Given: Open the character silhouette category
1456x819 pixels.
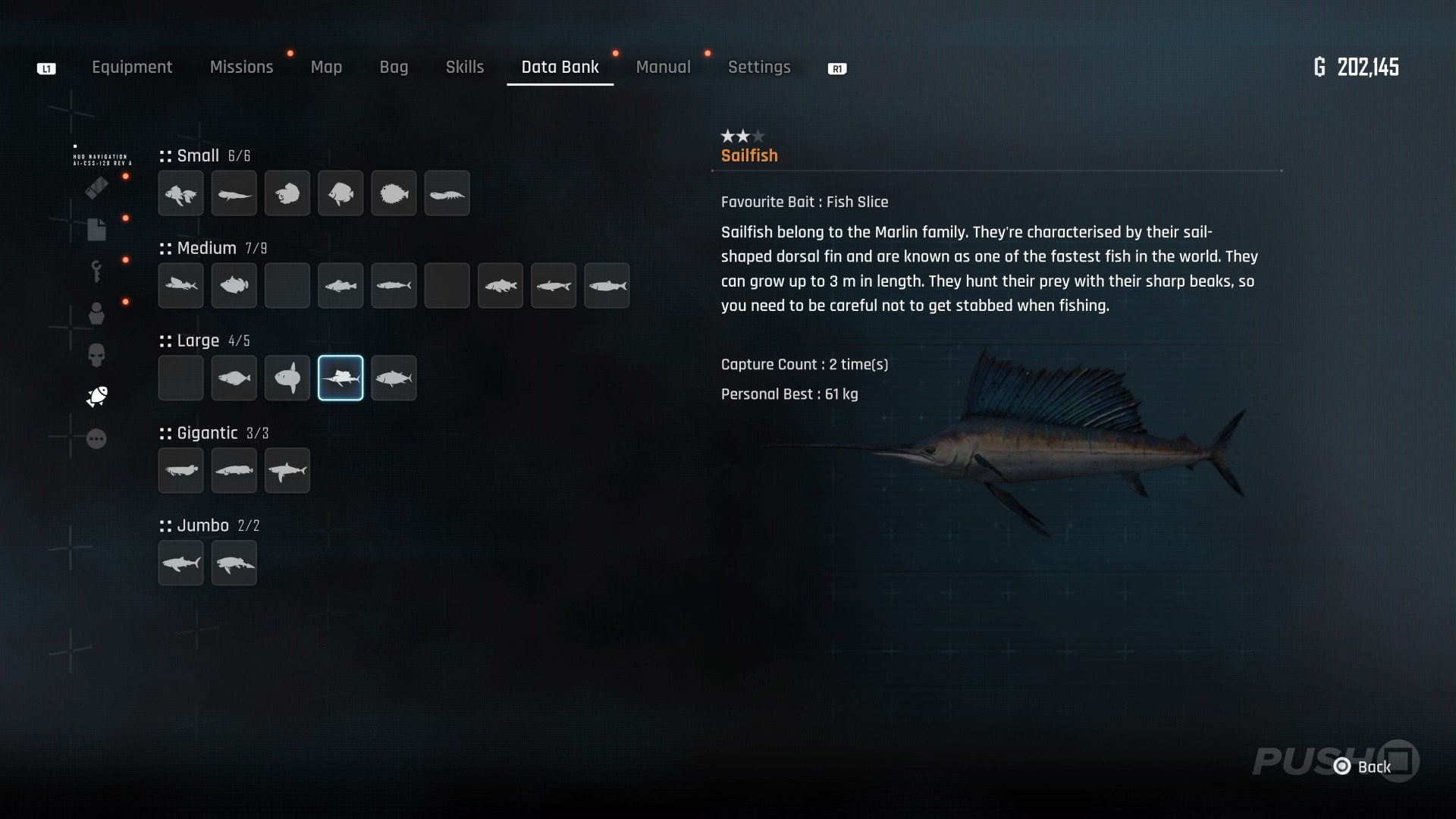Looking at the screenshot, I should (96, 312).
